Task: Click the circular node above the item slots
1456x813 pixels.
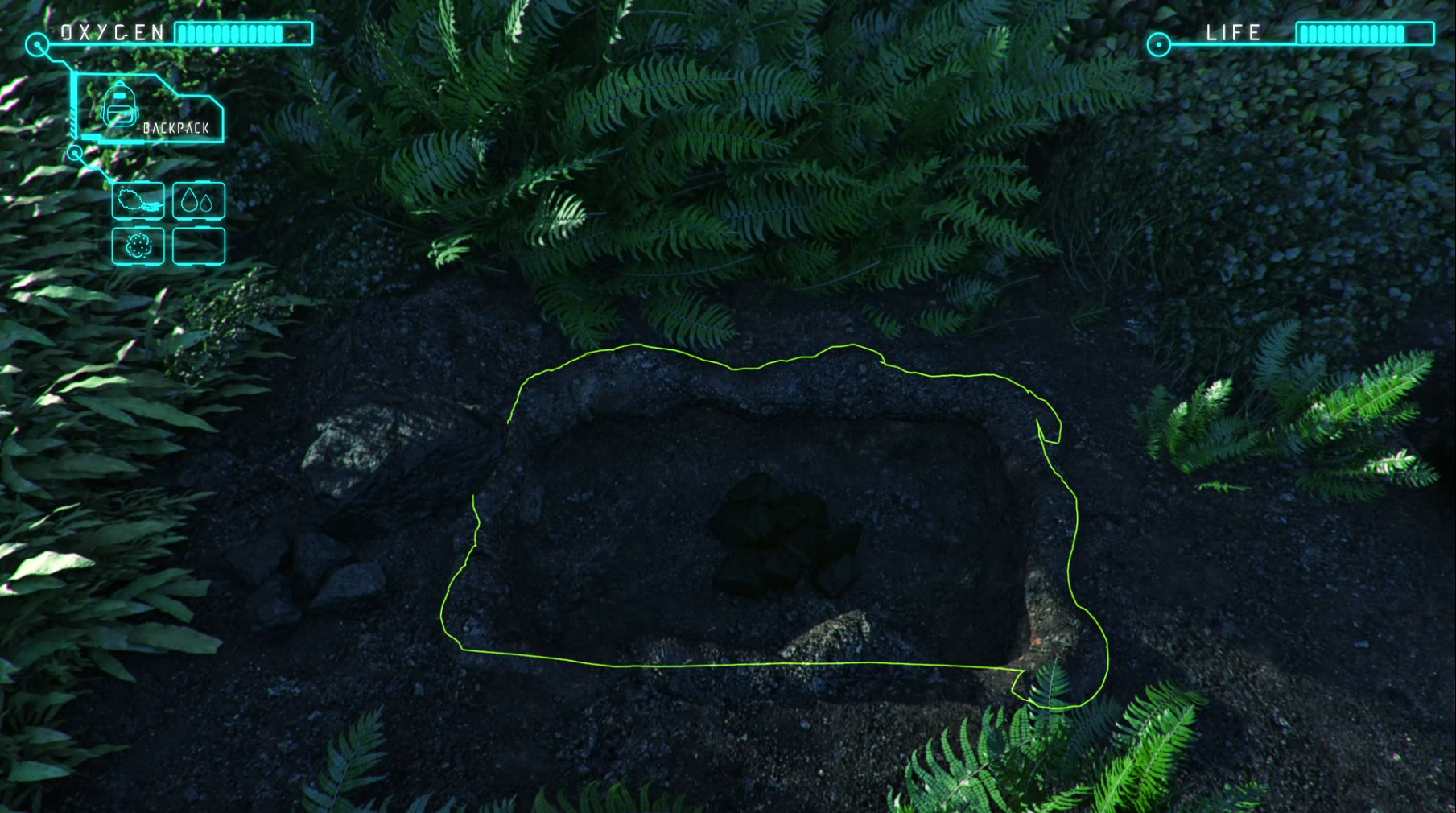Action: coord(75,155)
